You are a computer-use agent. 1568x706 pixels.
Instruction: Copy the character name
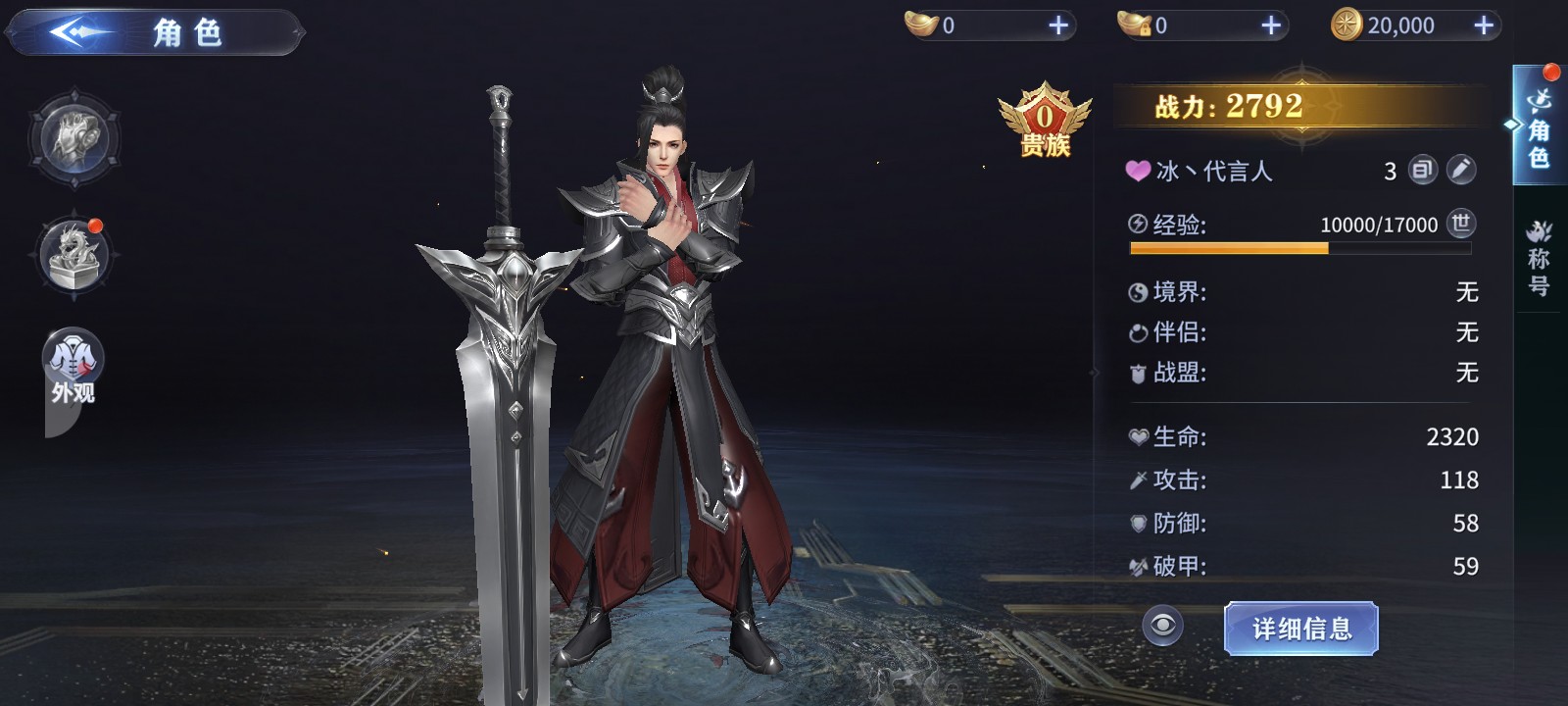coord(1422,170)
